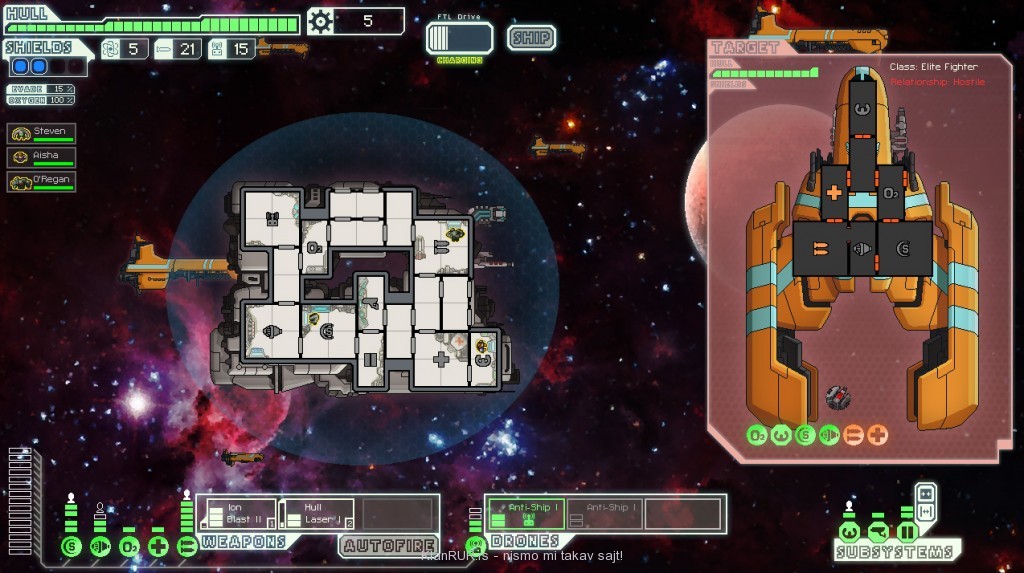This screenshot has height=573, width=1024.
Task: Select the Hull Laser I weapon
Action: [x=316, y=514]
